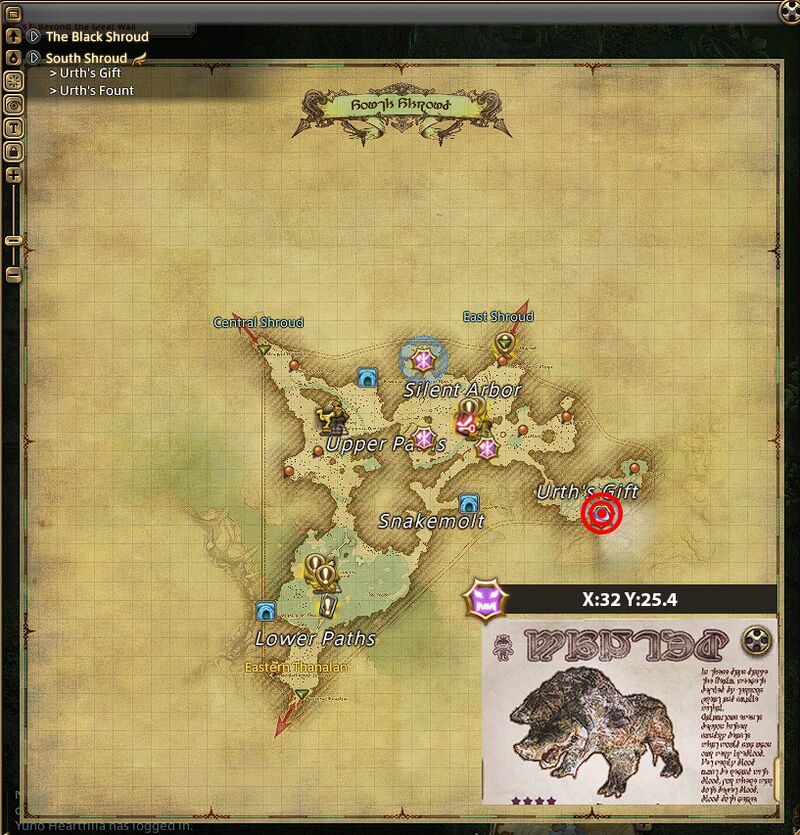
Task: Click the blue gate icon beside Lower Paths
Action: [266, 611]
